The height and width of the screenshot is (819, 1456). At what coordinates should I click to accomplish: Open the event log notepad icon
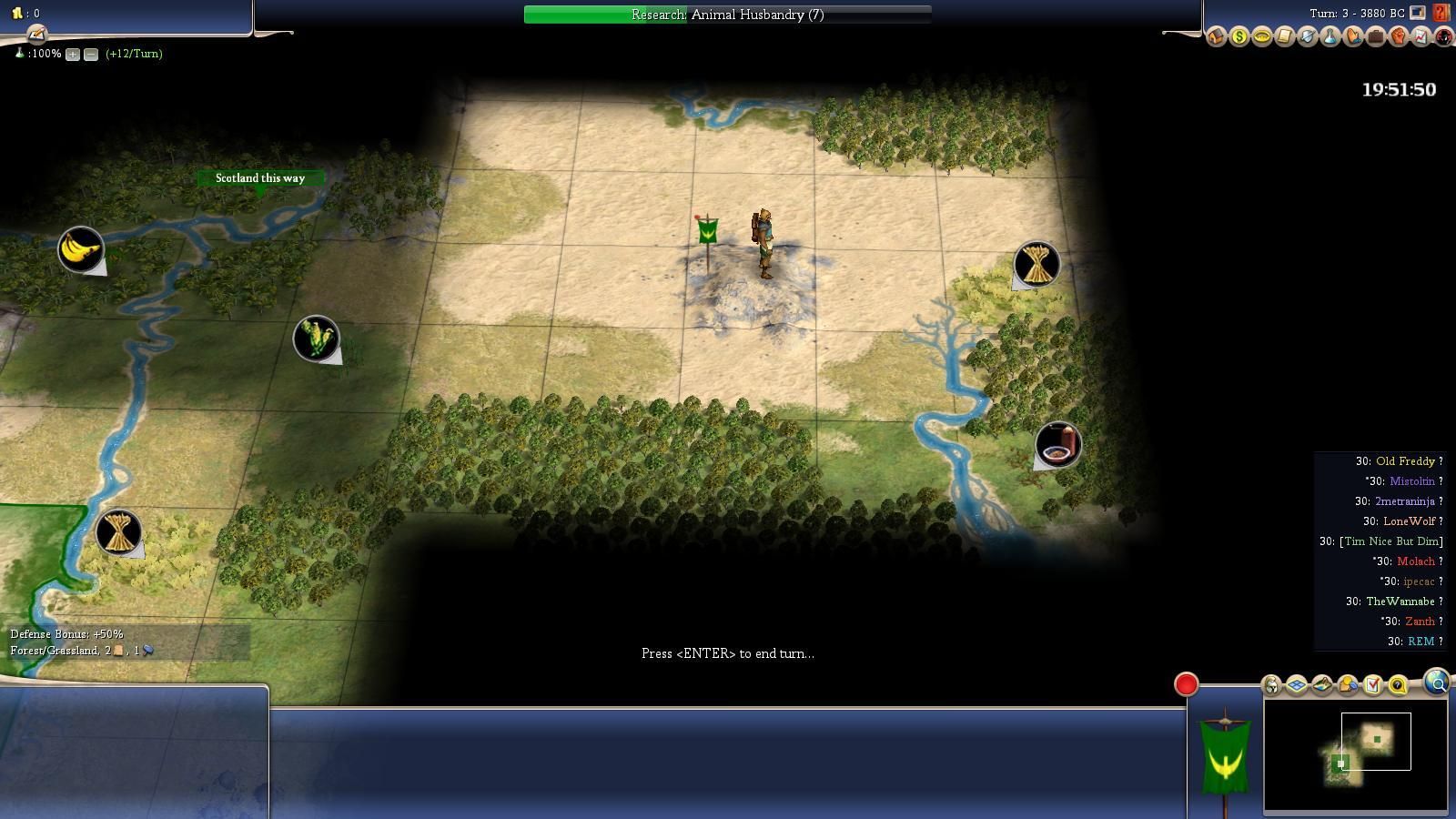pos(36,35)
